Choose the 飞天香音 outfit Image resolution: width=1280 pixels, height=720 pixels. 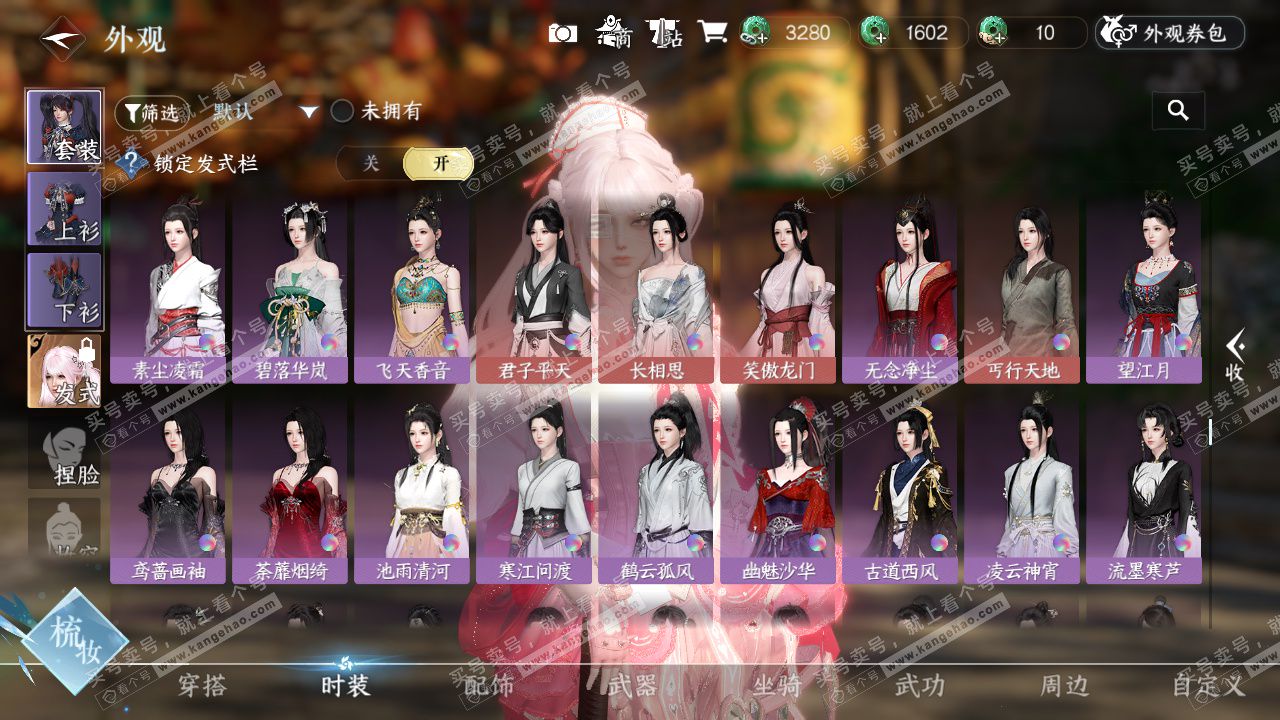(x=412, y=290)
